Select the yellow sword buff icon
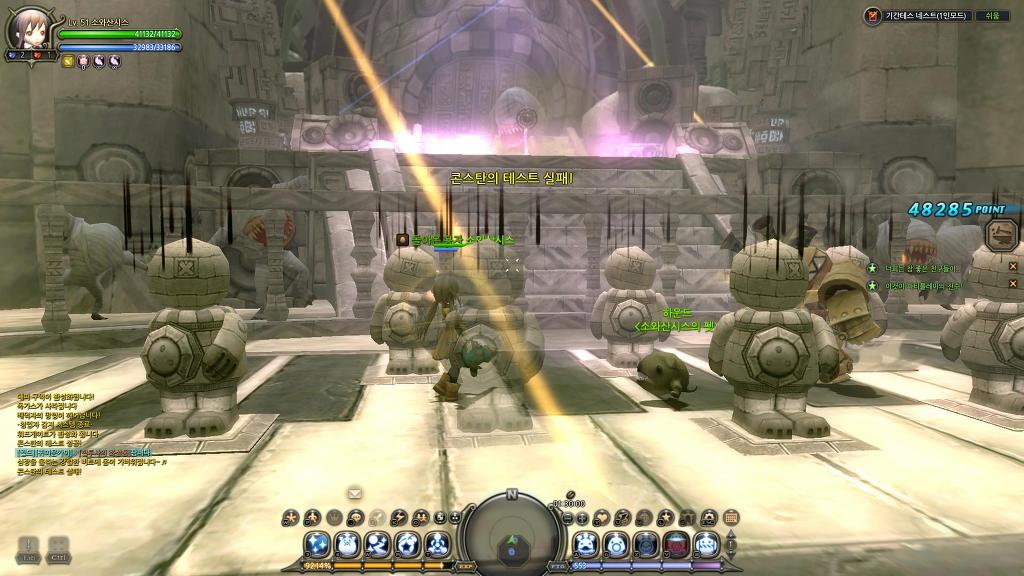 point(68,61)
